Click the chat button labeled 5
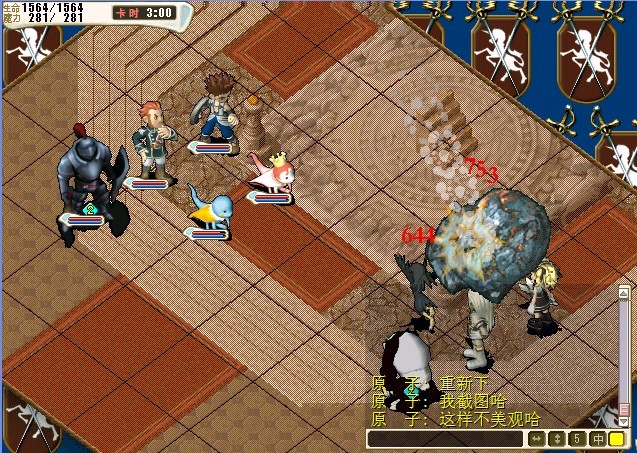Screen dimensions: 637x453 coord(577,439)
